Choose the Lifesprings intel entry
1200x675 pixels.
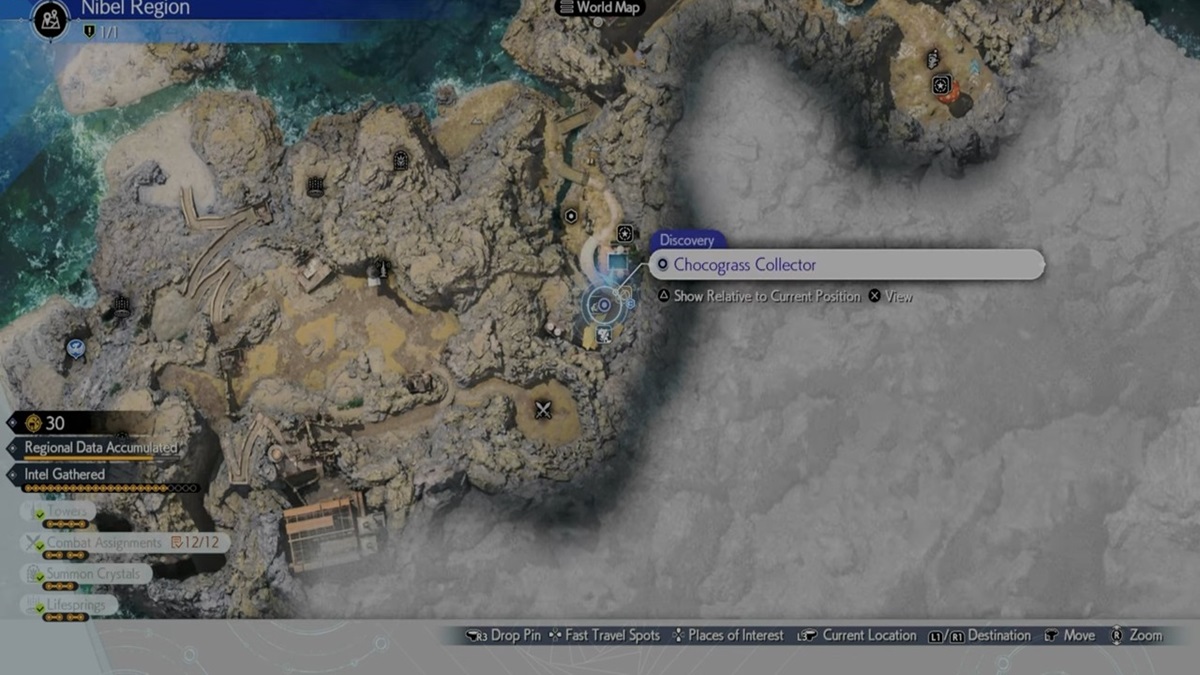pos(74,605)
